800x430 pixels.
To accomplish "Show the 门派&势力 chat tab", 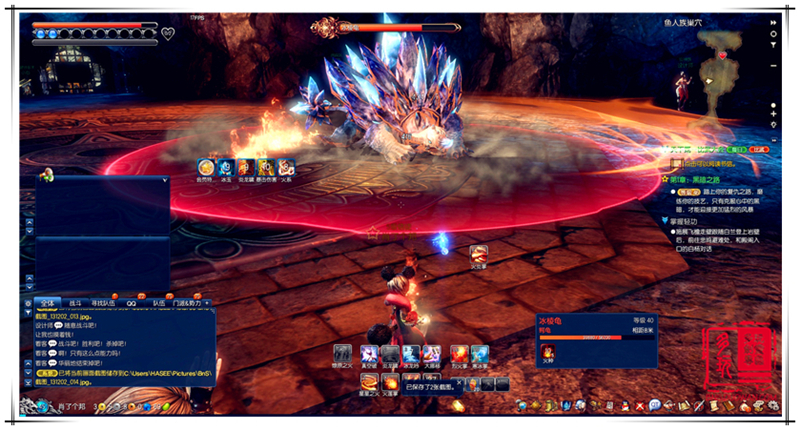I will click(x=188, y=302).
